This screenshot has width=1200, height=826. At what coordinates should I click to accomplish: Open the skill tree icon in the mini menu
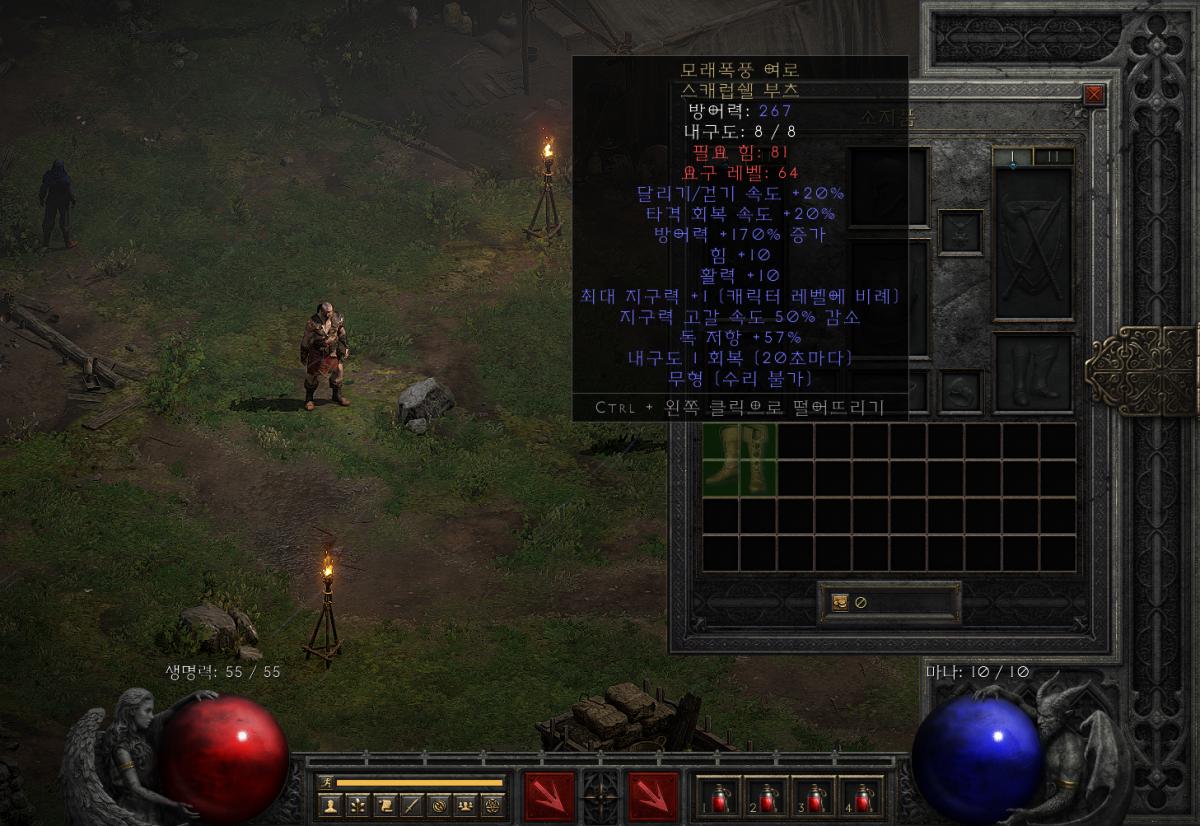coord(357,804)
